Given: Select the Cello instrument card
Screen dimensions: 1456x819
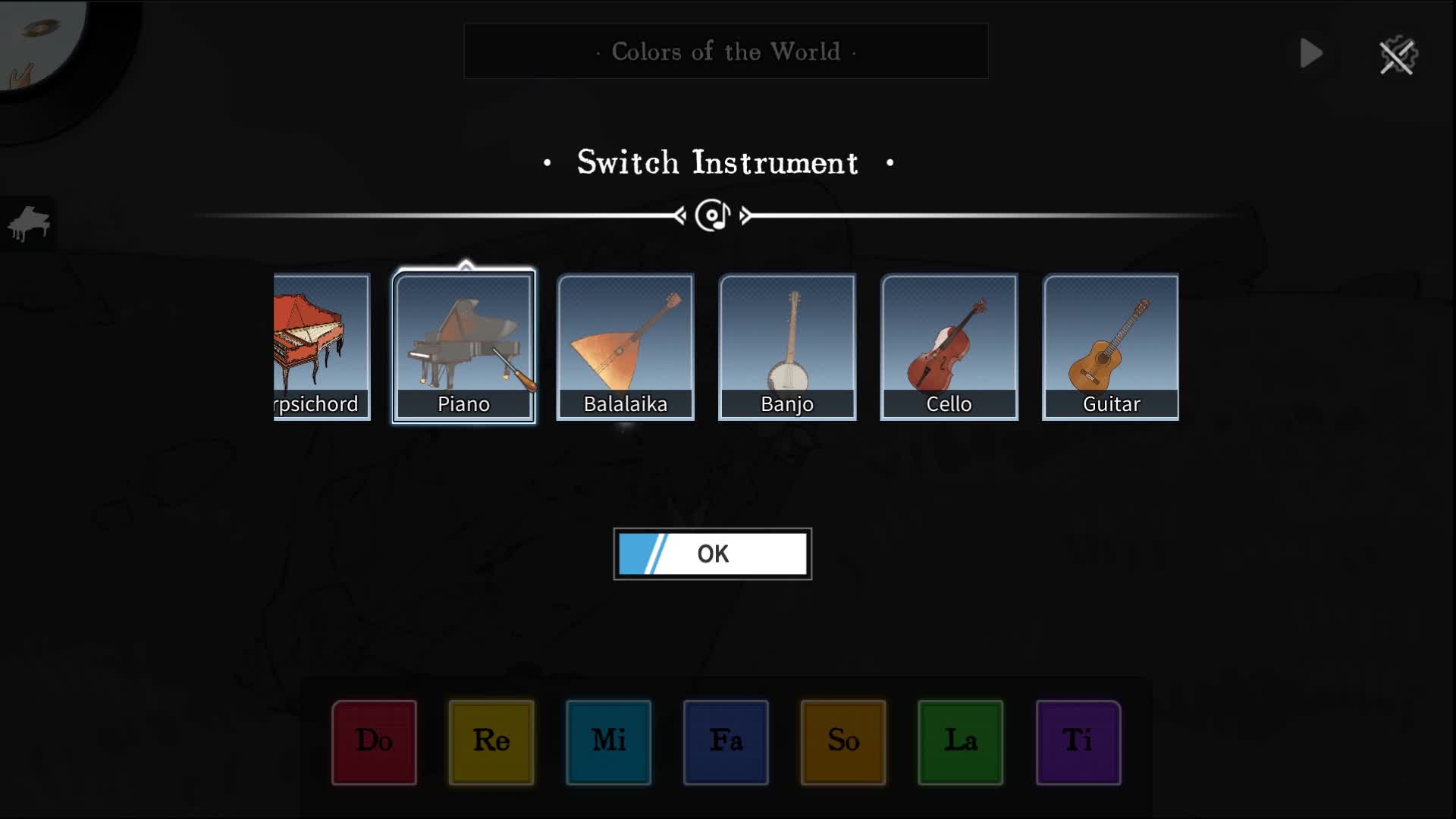Looking at the screenshot, I should click(x=949, y=347).
